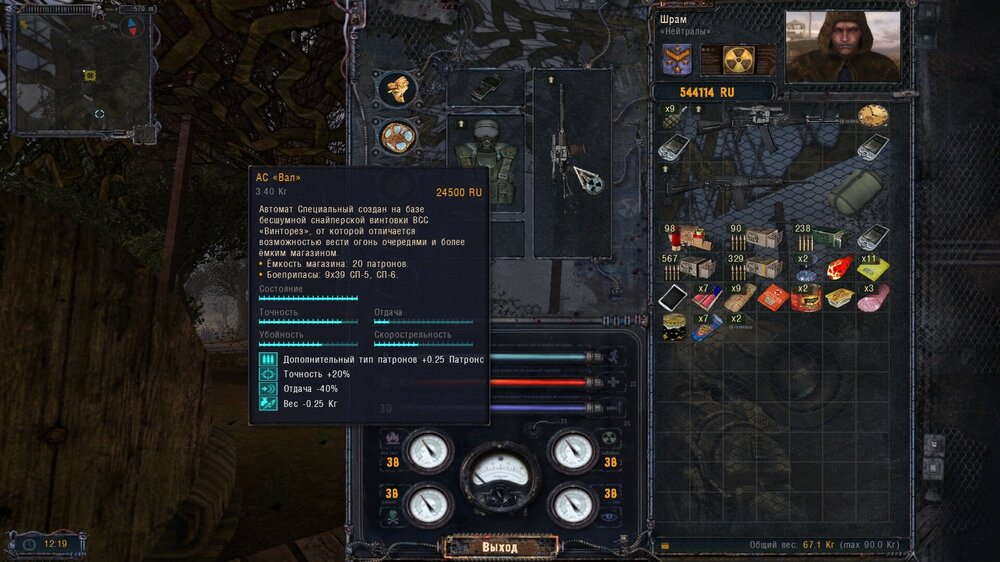
Task: Click the minimap in the corner
Action: pyautogui.click(x=80, y=75)
